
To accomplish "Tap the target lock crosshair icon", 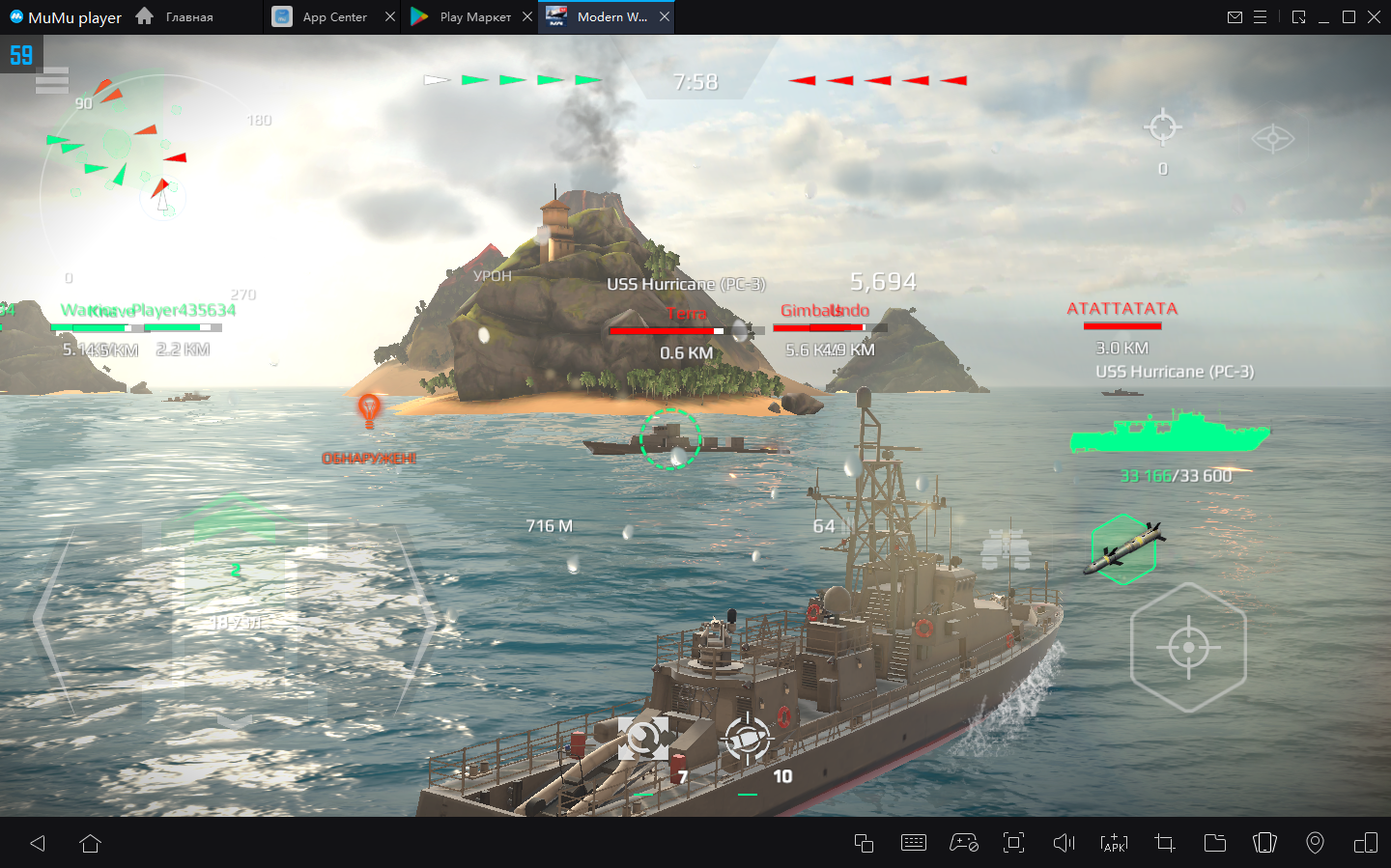I will (x=1162, y=126).
